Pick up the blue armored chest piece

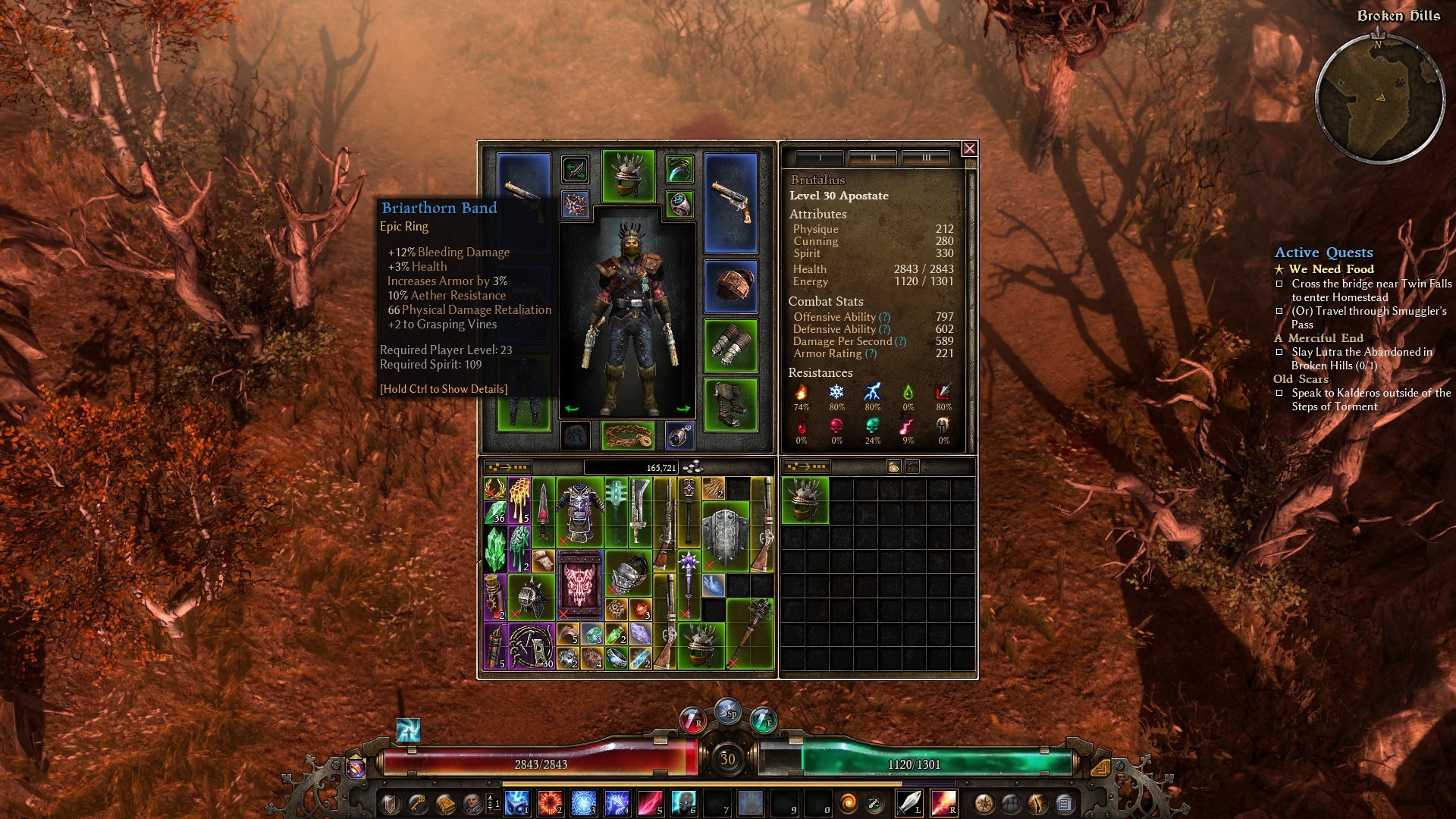tap(580, 512)
